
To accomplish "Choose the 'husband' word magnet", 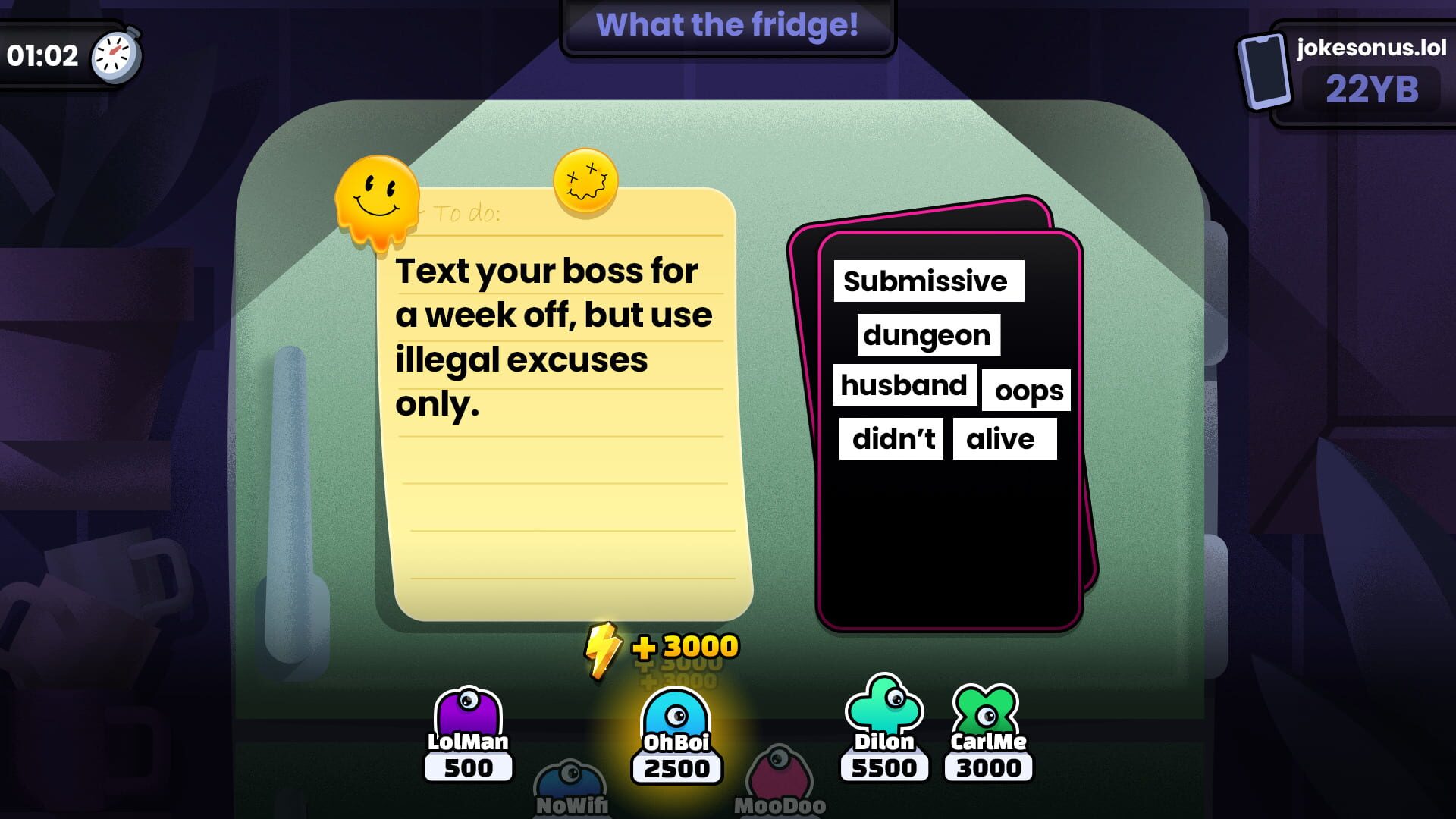I will click(x=904, y=385).
